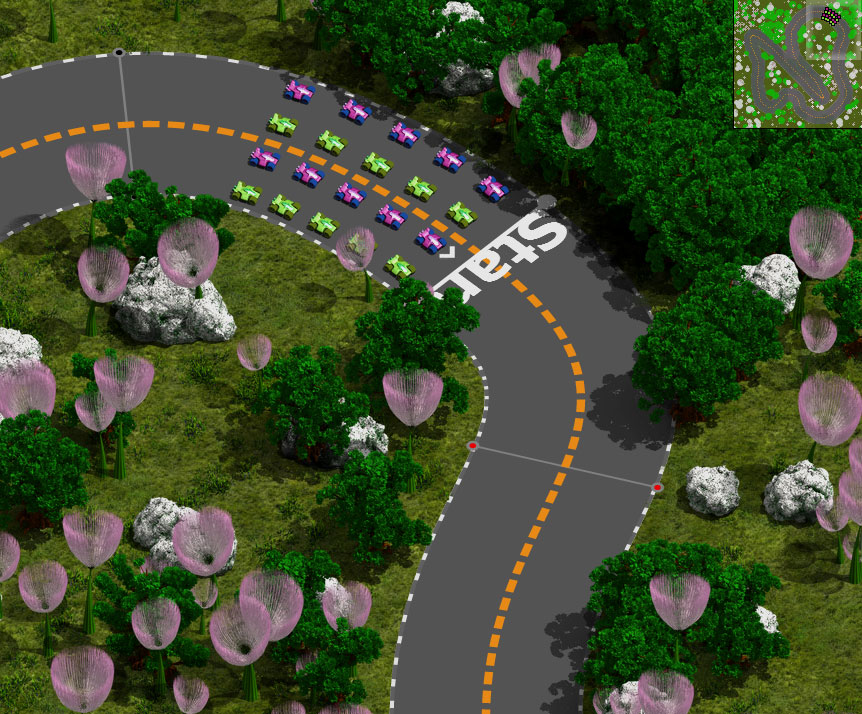Click the track minimap overview
Screen dimensions: 862x714
pos(797,64)
